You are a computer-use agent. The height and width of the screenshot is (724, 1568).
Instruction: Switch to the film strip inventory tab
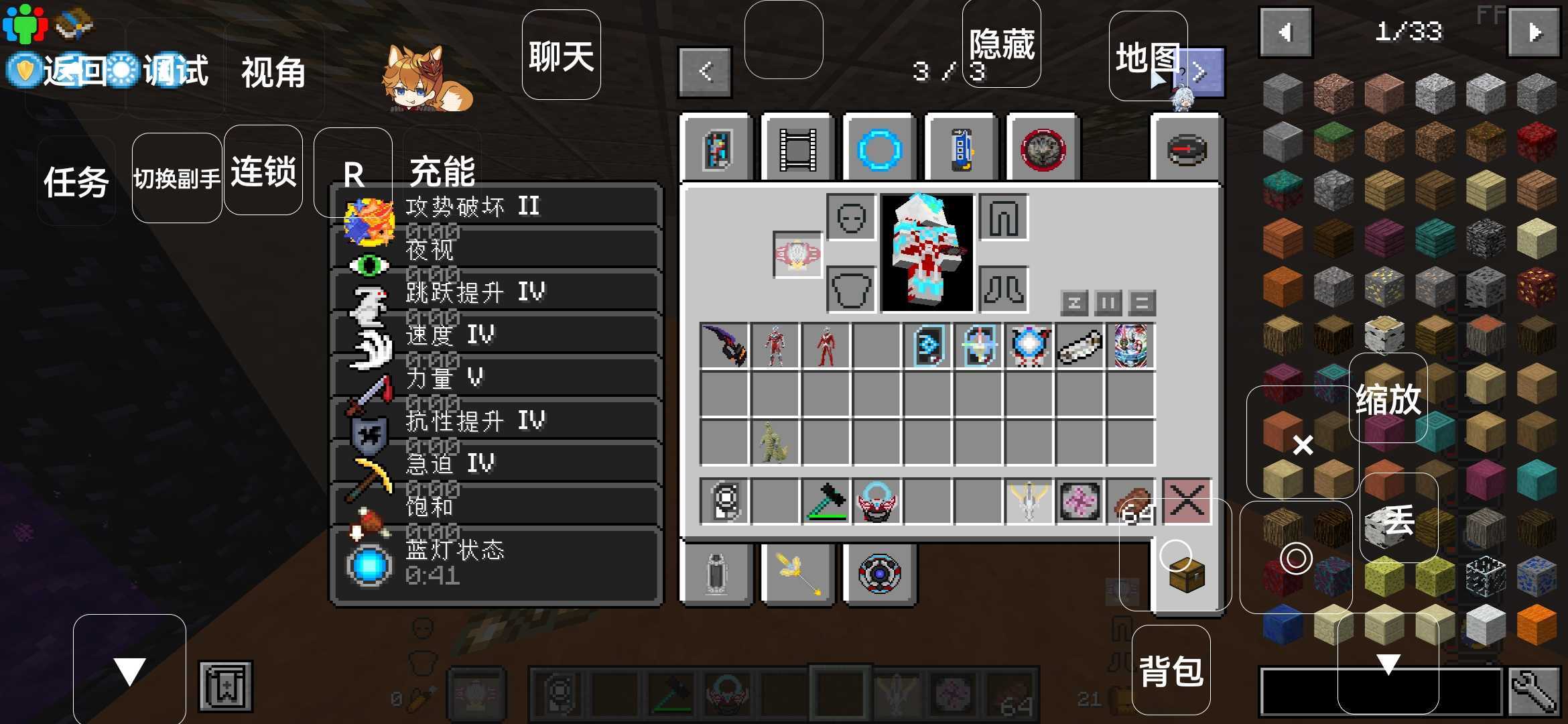click(797, 149)
